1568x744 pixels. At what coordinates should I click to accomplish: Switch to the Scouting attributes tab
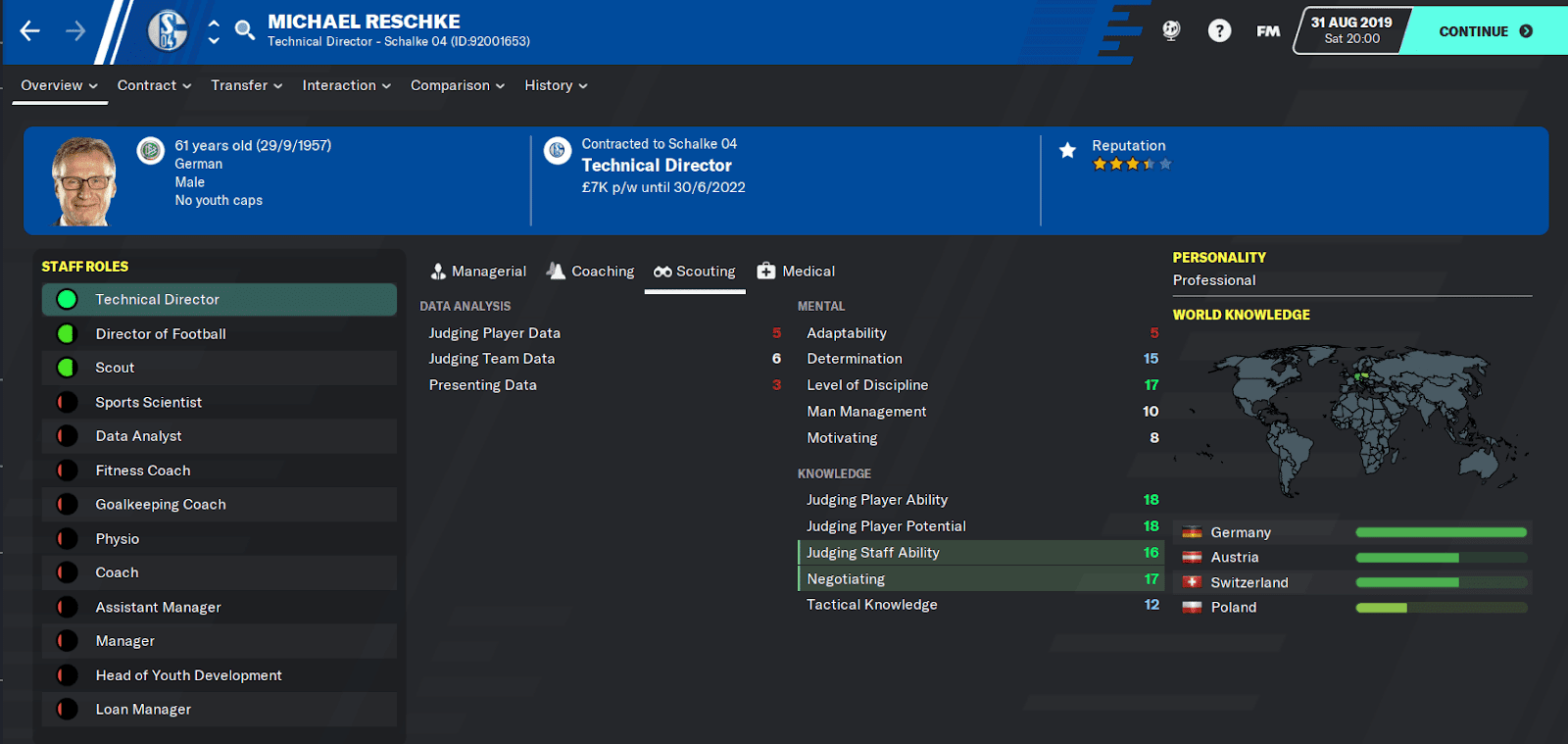point(696,271)
